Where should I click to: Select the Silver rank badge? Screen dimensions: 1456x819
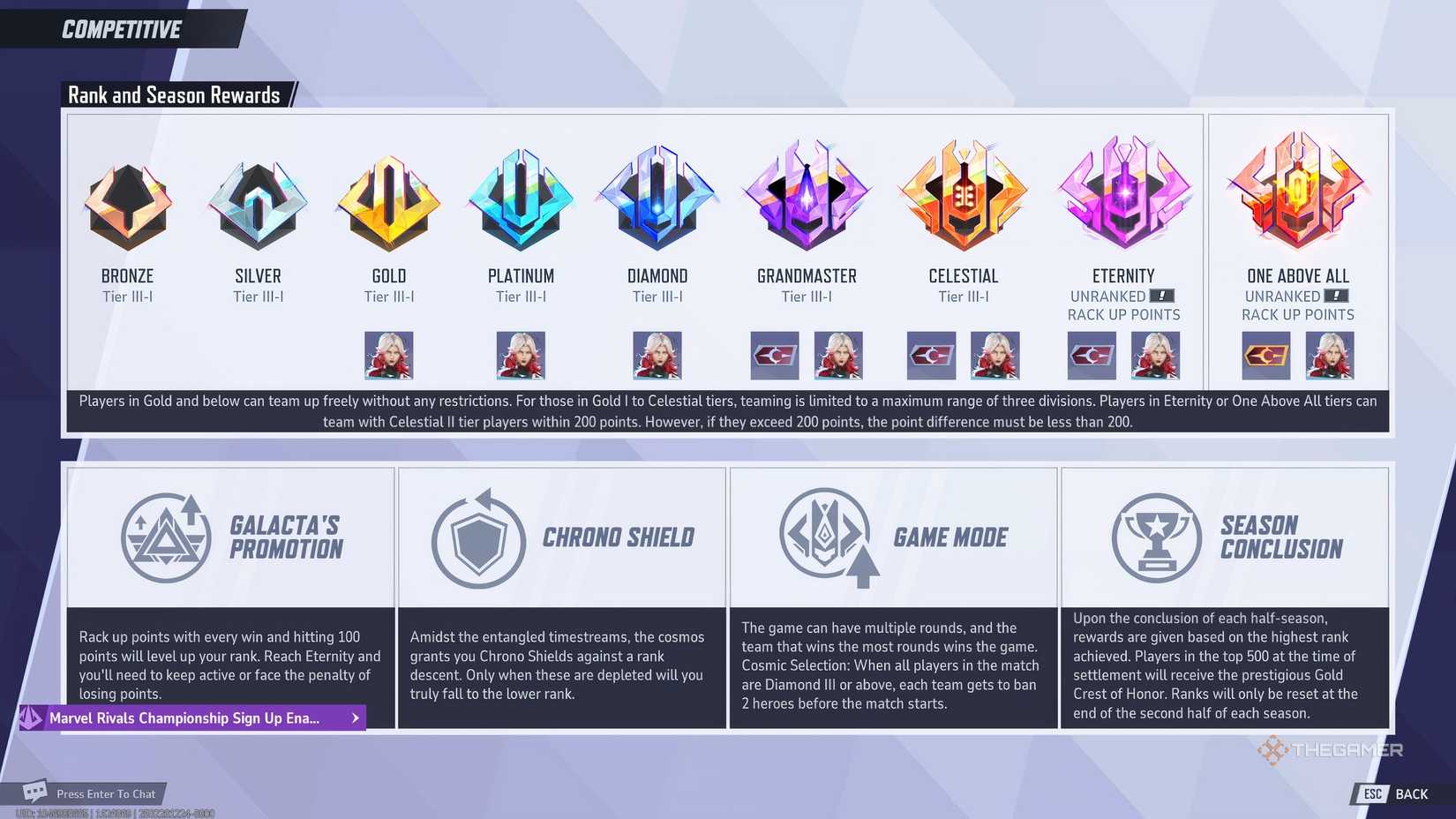pyautogui.click(x=258, y=201)
